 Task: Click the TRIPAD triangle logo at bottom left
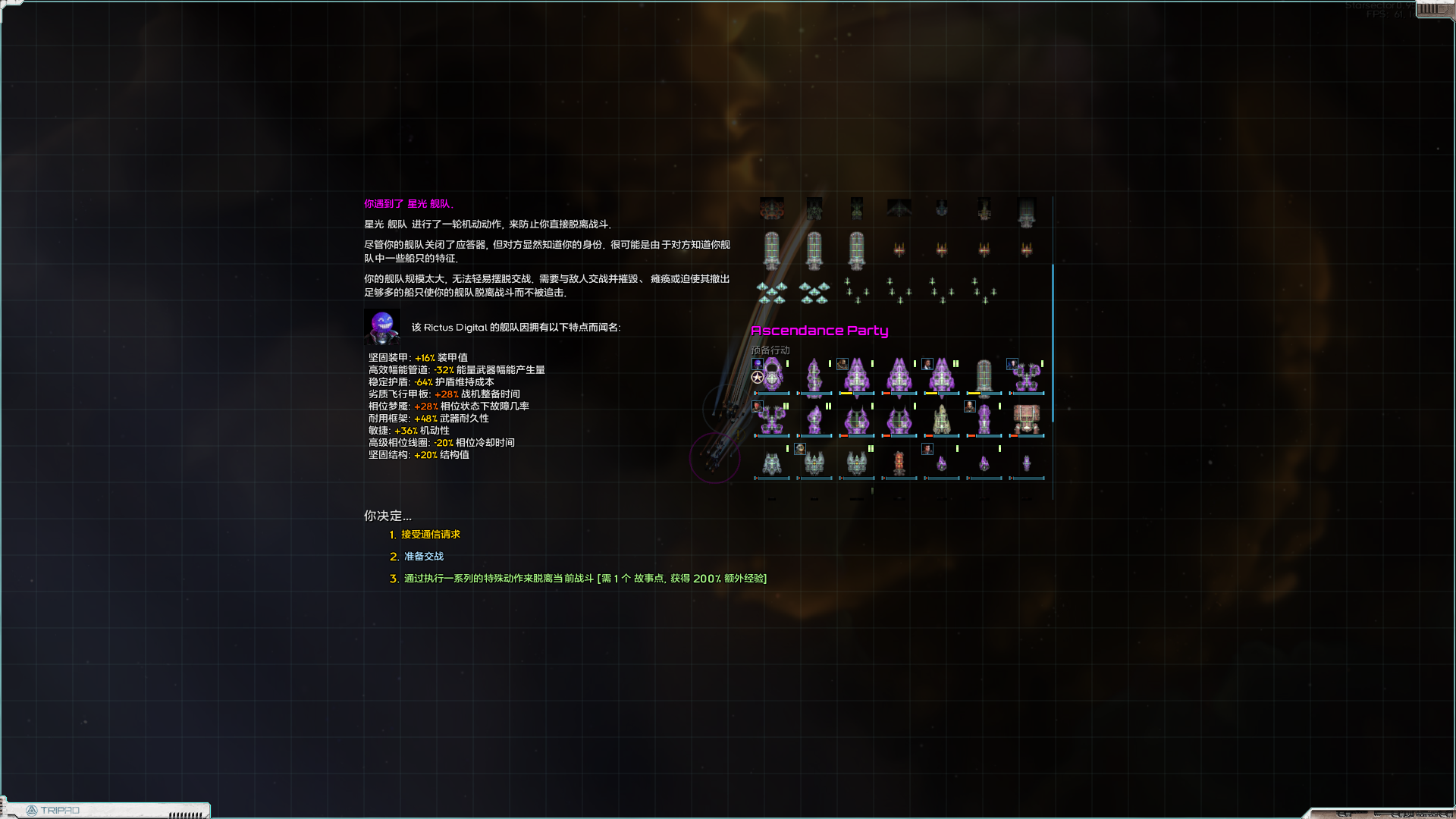pos(33,810)
